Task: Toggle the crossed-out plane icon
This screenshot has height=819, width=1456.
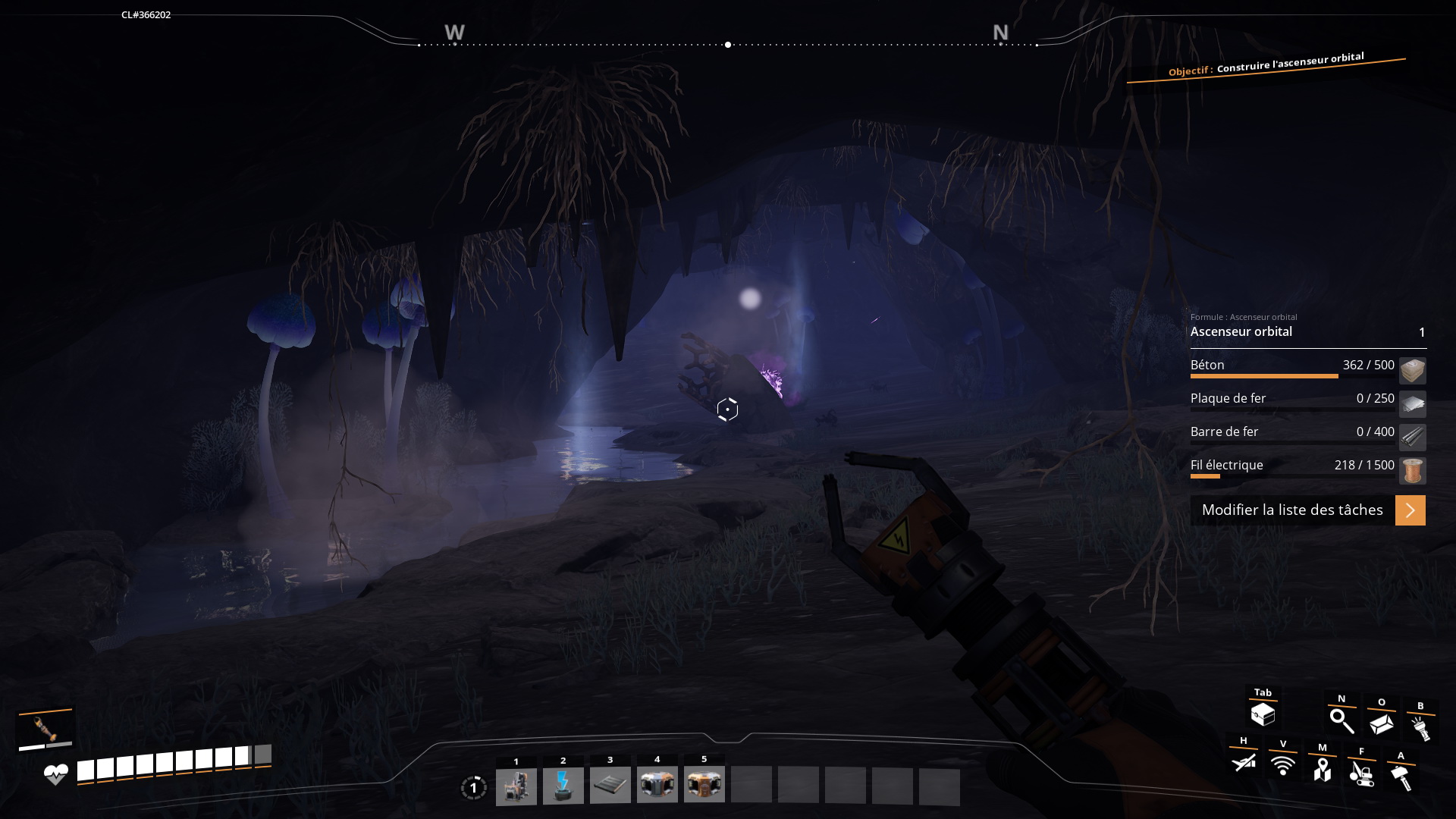Action: pyautogui.click(x=1244, y=761)
